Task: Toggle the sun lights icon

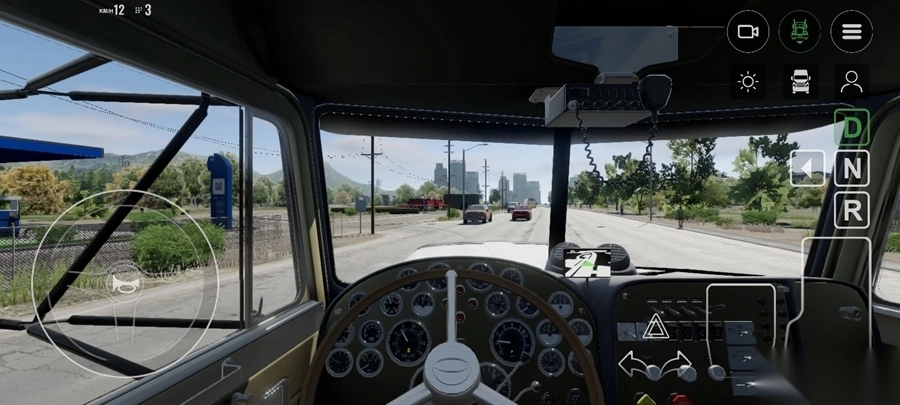Action: point(748,82)
